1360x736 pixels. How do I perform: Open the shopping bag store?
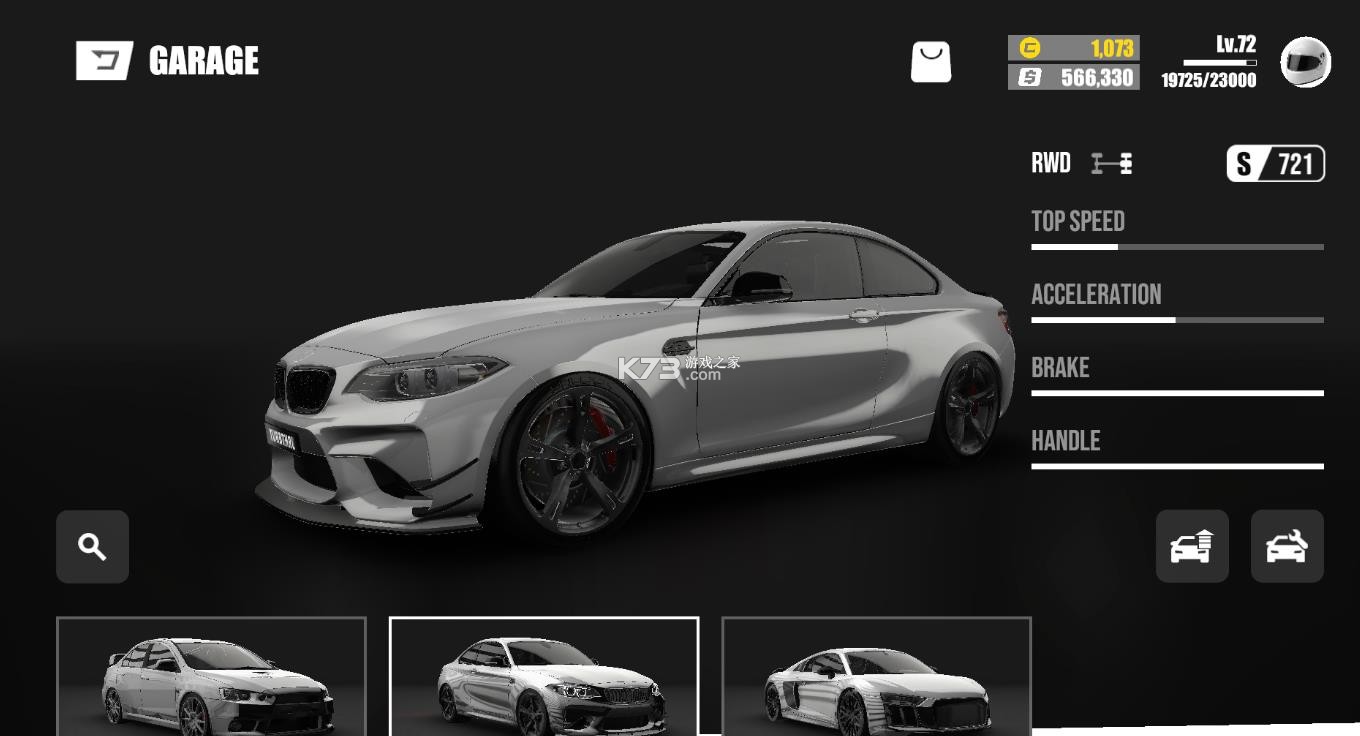coord(931,62)
